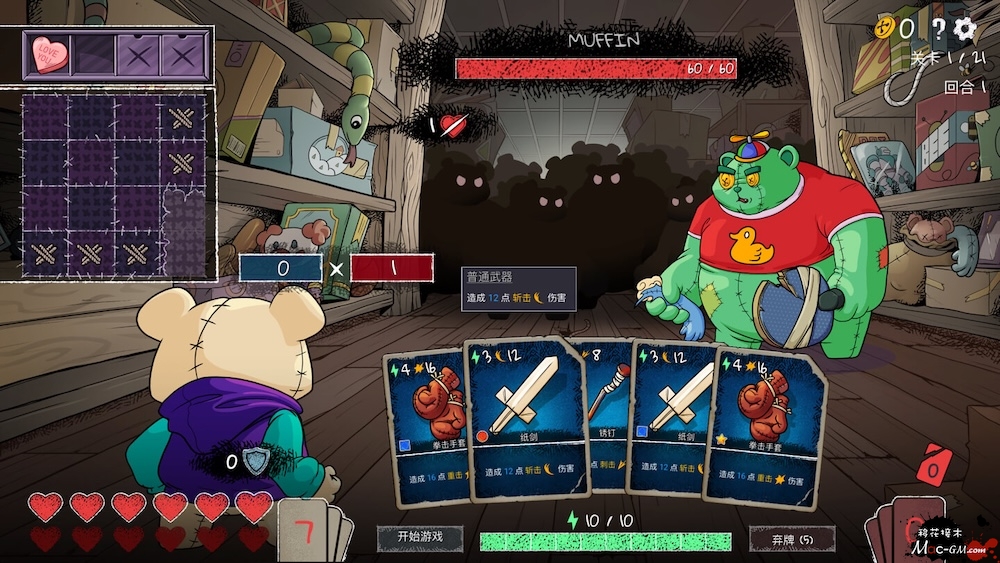Viewport: 1000px width, 563px height.
Task: Select the Love You candy heart slot
Action: tap(45, 54)
